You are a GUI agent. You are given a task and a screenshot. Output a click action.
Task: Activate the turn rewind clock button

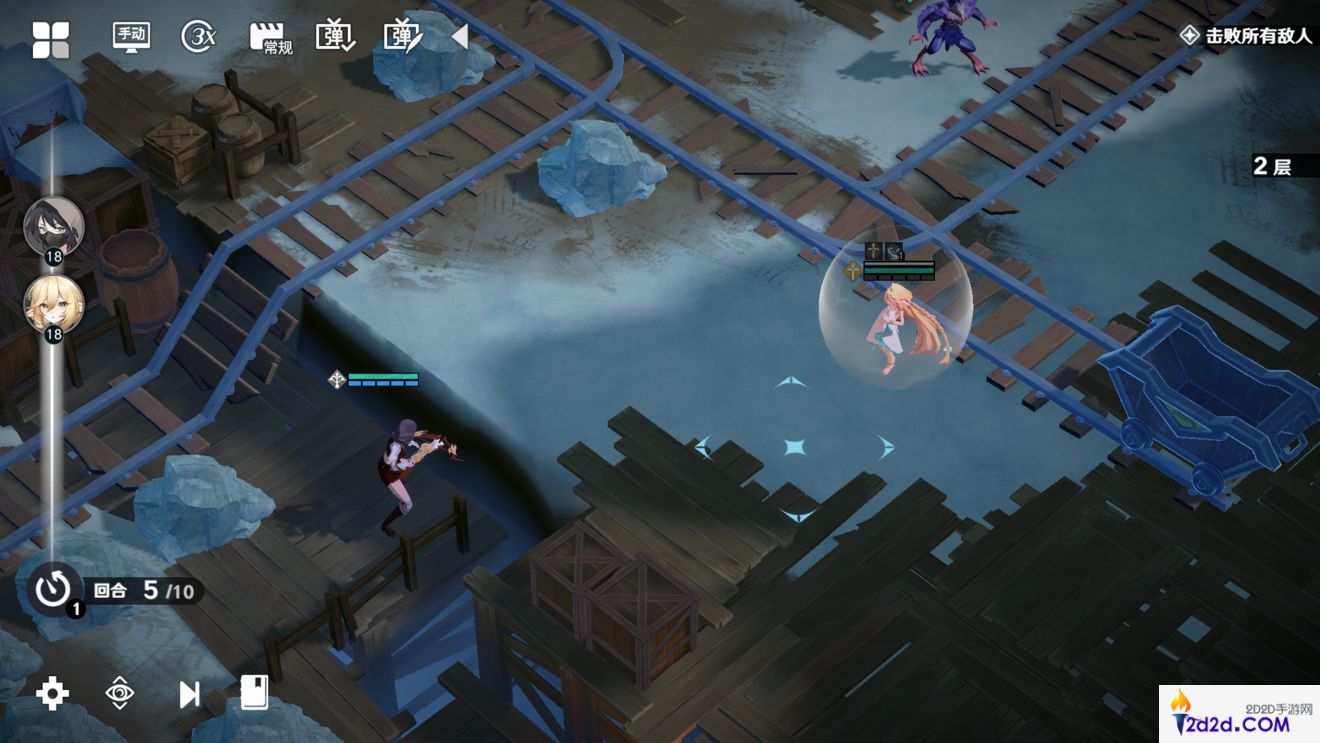(x=53, y=589)
